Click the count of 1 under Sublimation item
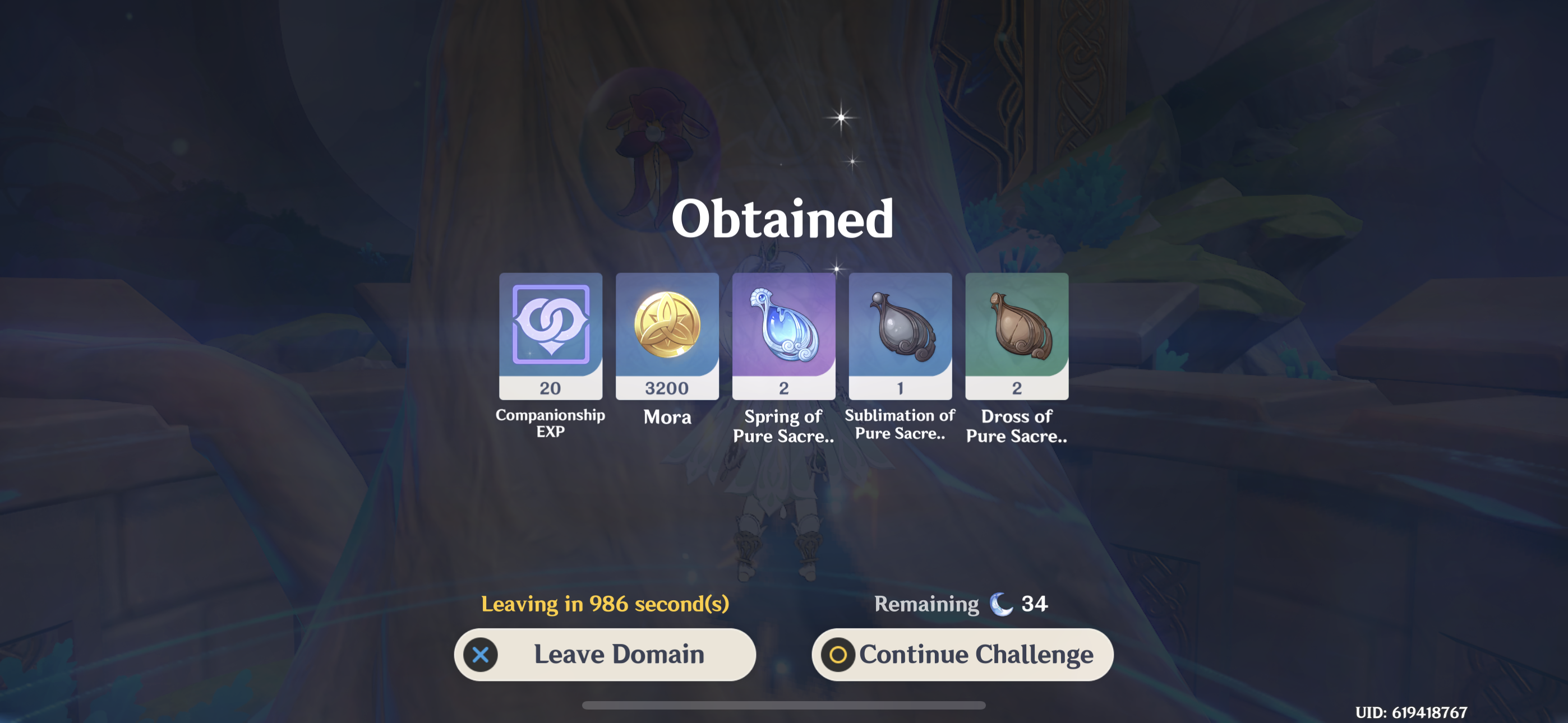 (900, 388)
